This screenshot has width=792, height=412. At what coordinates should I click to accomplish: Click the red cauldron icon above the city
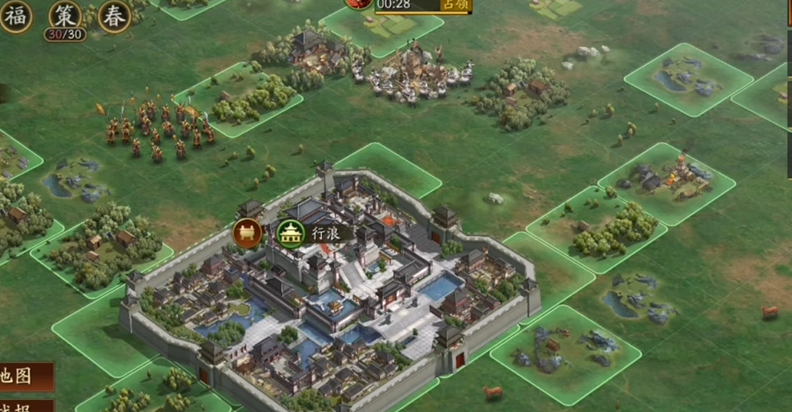(248, 233)
